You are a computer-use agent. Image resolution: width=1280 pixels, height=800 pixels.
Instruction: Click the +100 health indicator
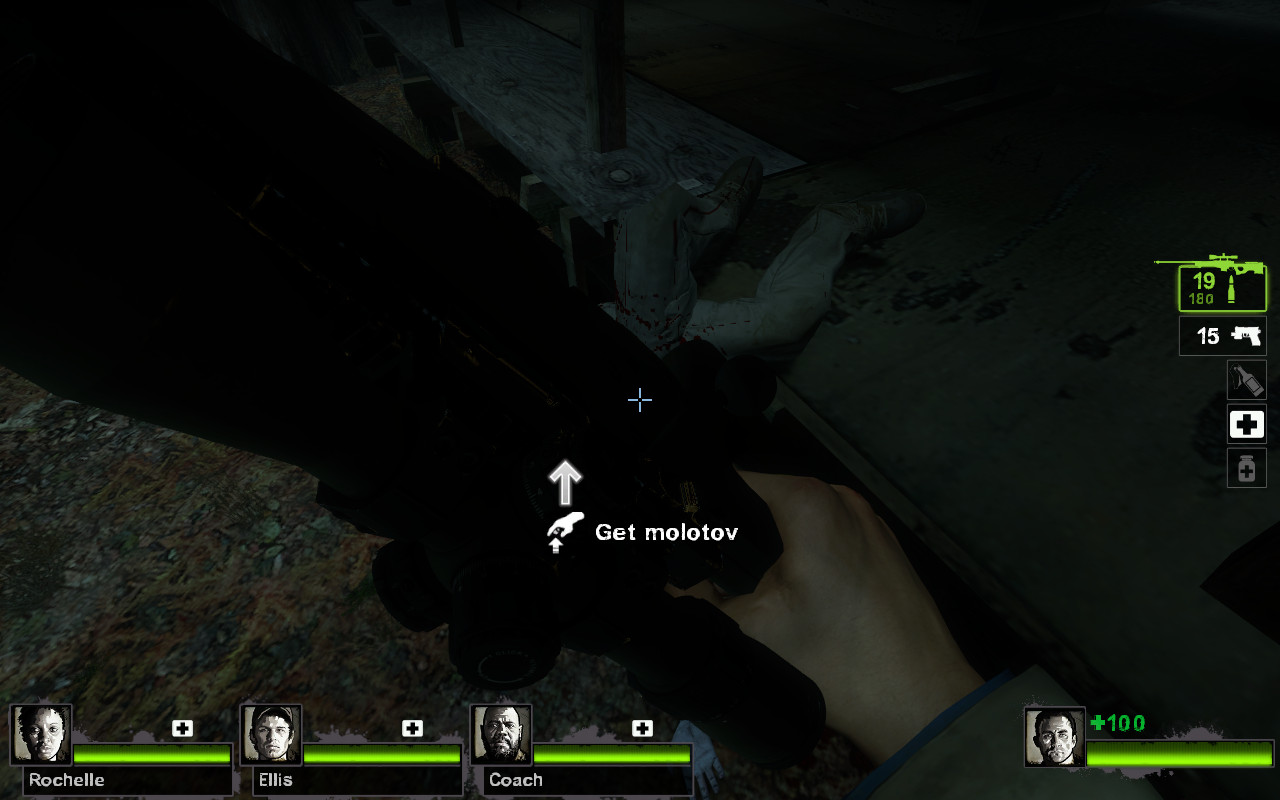coord(1119,723)
